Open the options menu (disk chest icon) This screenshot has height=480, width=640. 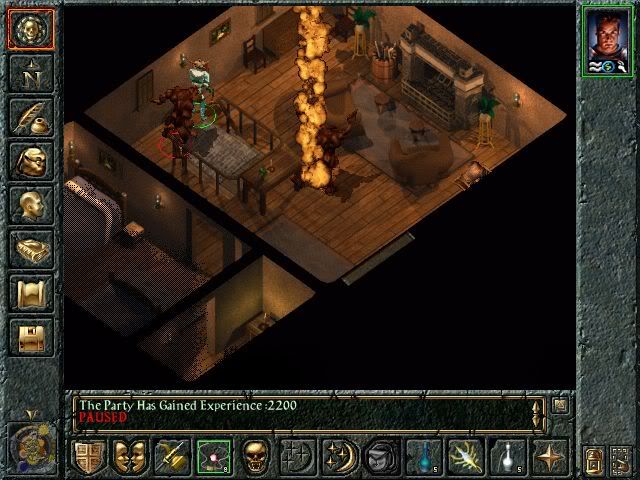(x=30, y=337)
